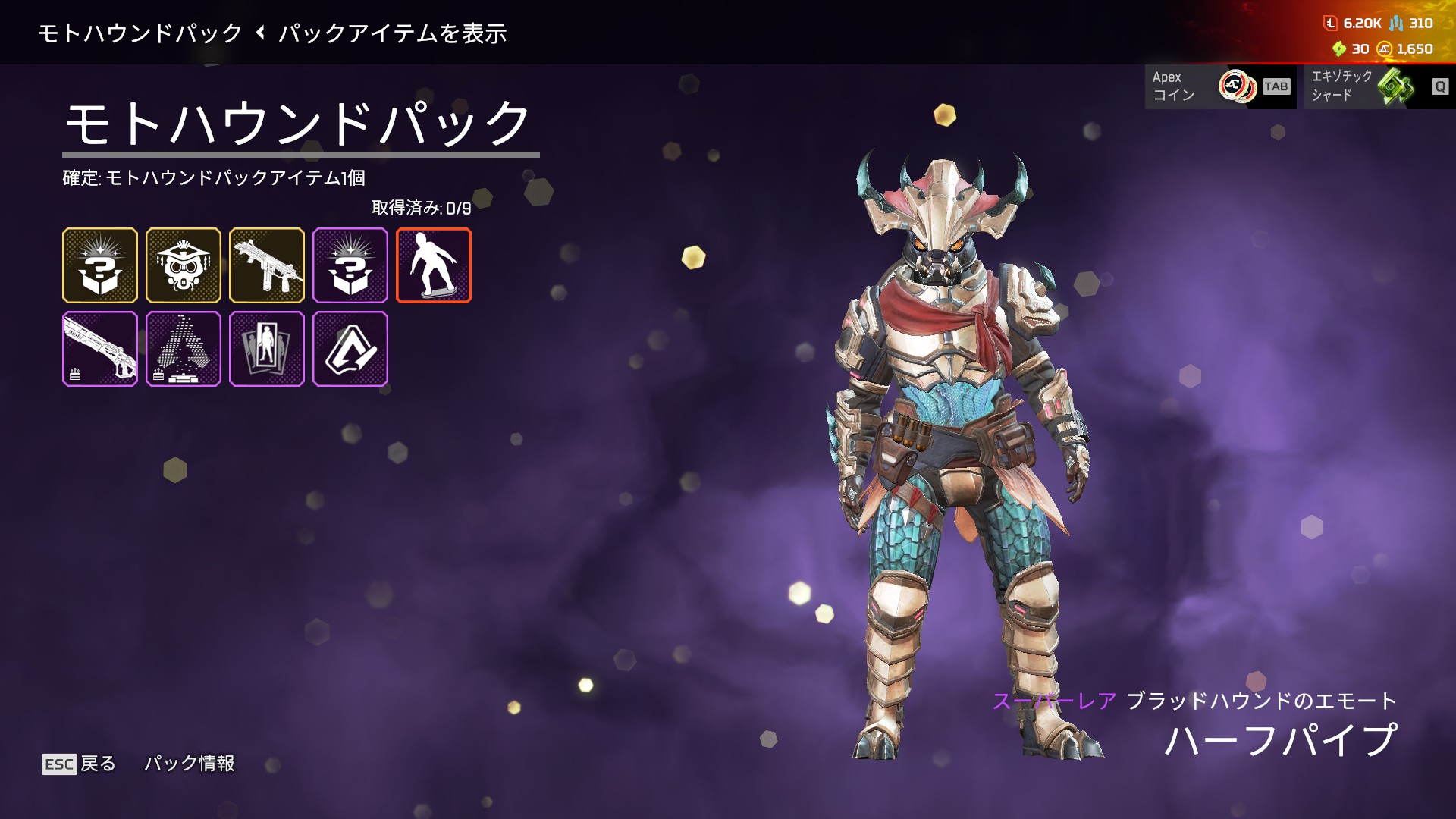
Task: Open the Apex コイン purchase button
Action: pyautogui.click(x=1220, y=86)
